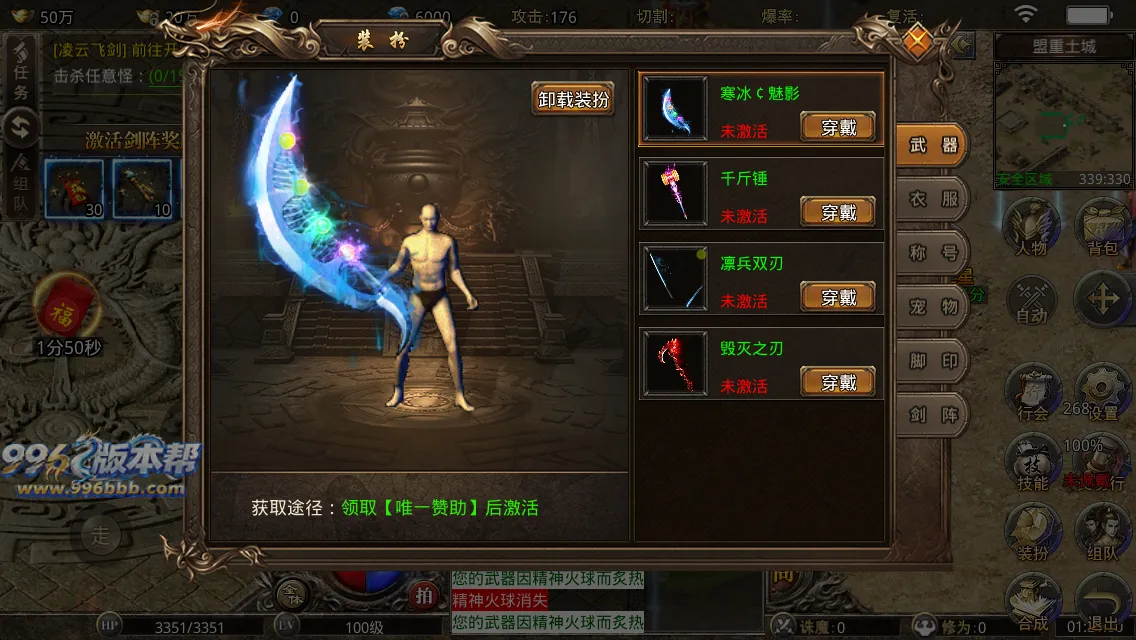Open the 背包 backpack icon
Image resolution: width=1136 pixels, height=640 pixels.
[x=1102, y=226]
